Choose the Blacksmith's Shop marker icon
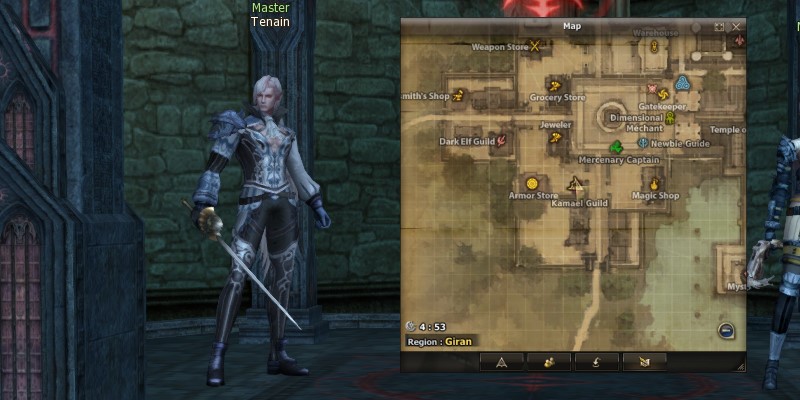This screenshot has height=400, width=800. coord(459,96)
